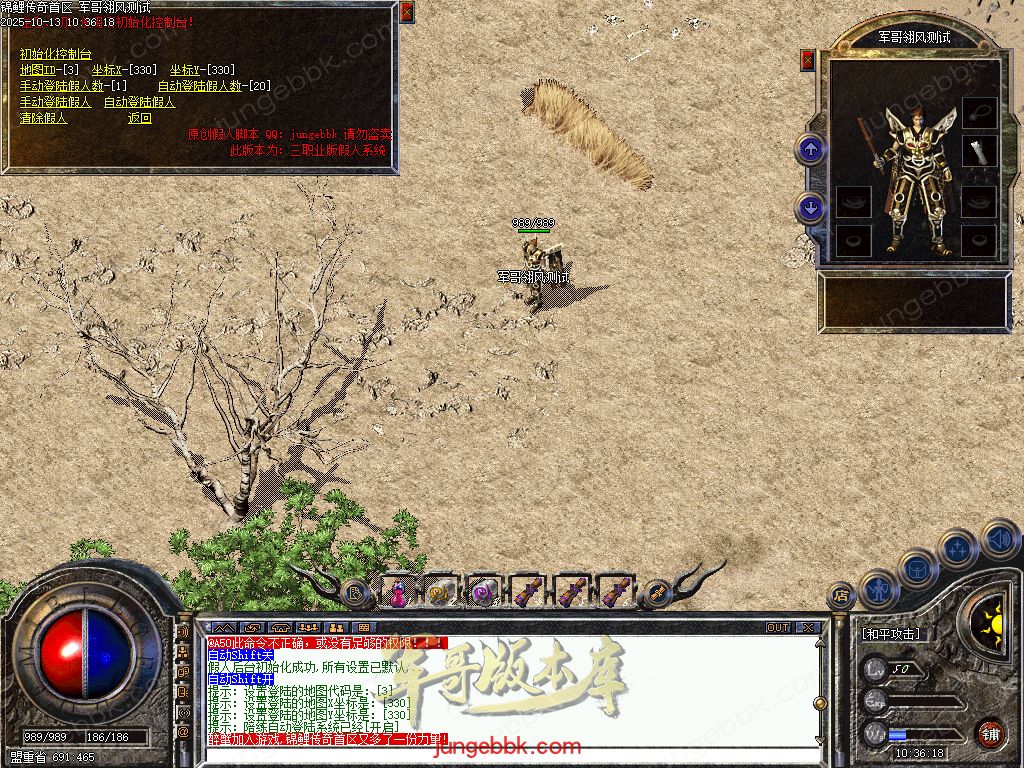Select the white glove equipment slot
The image size is (1024, 768).
(980, 150)
